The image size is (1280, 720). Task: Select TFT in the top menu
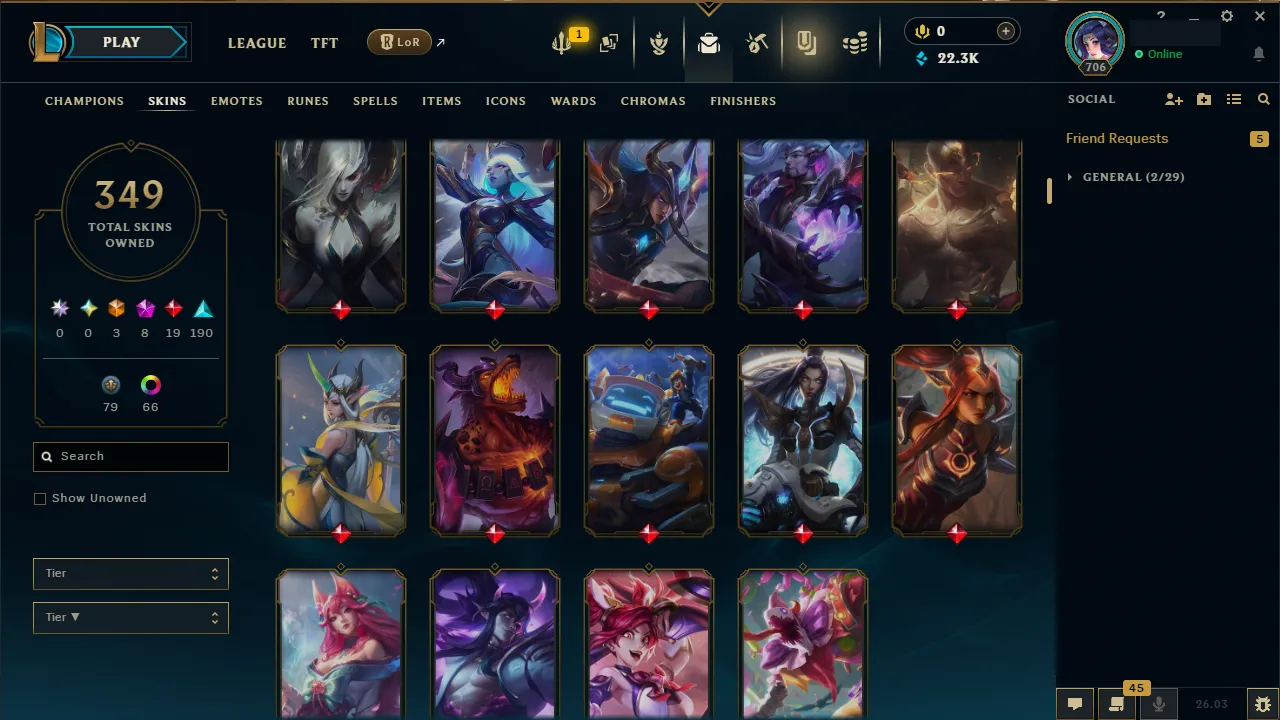coord(324,43)
